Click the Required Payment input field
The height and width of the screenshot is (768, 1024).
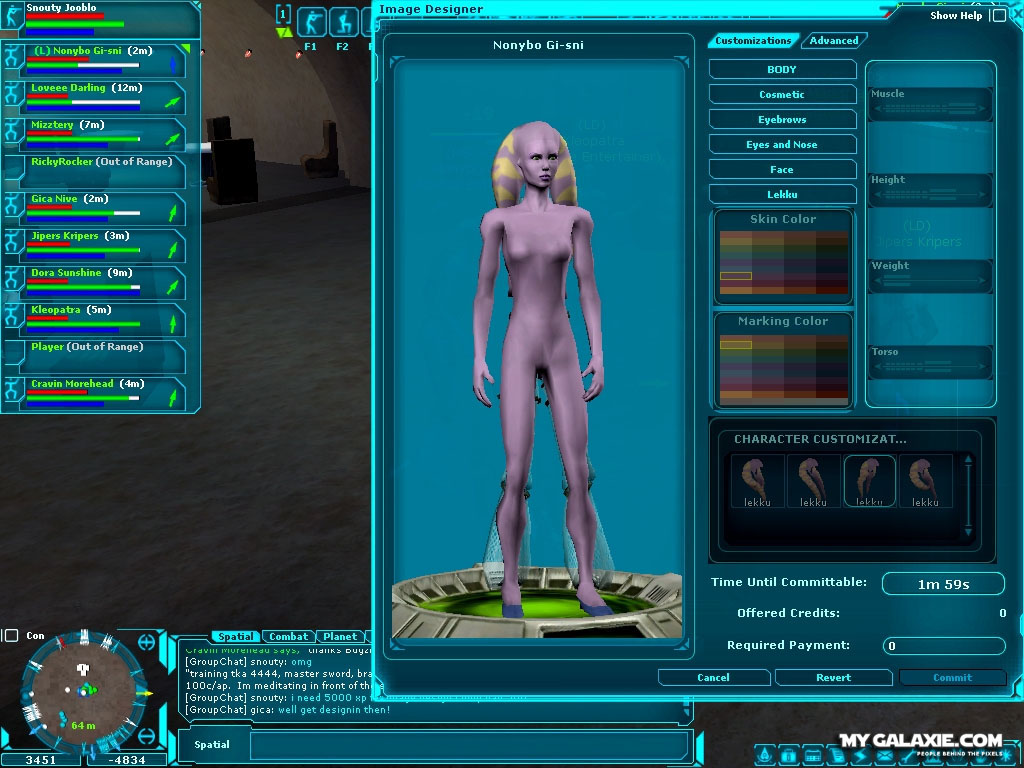[x=944, y=646]
